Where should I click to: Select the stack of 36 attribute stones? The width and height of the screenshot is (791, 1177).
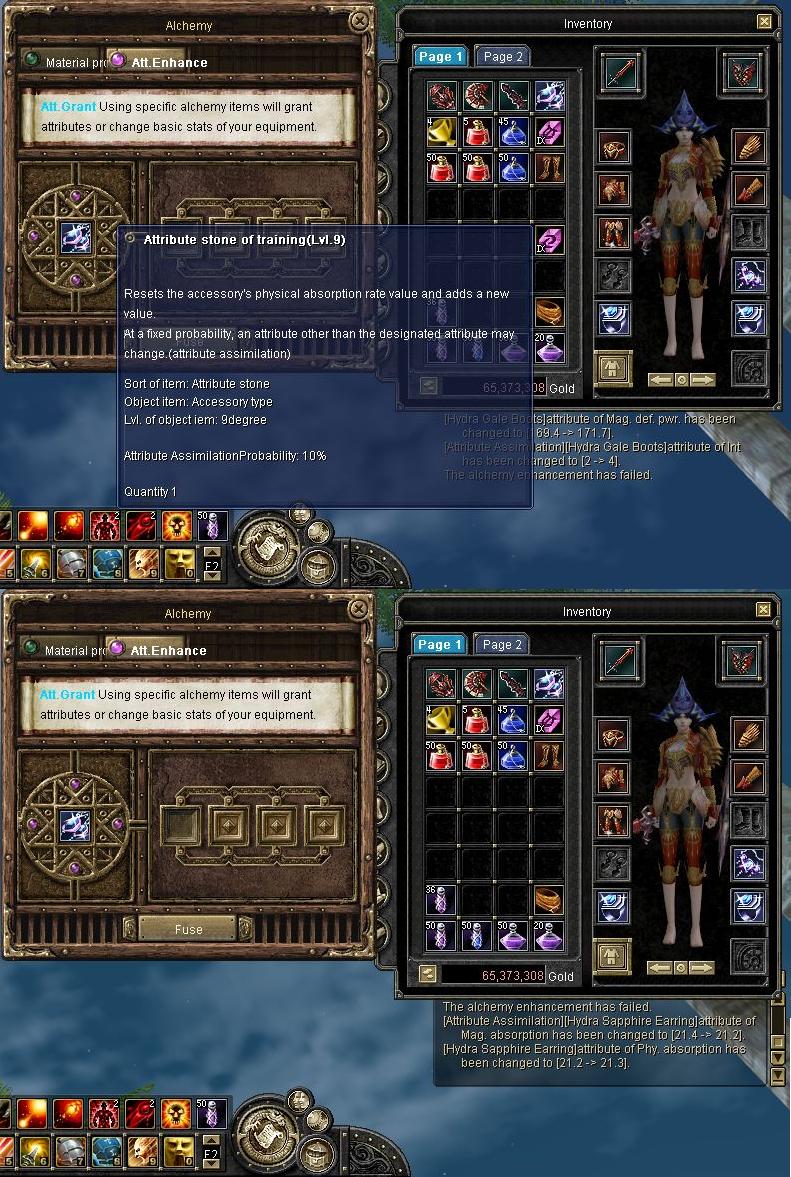tap(442, 900)
